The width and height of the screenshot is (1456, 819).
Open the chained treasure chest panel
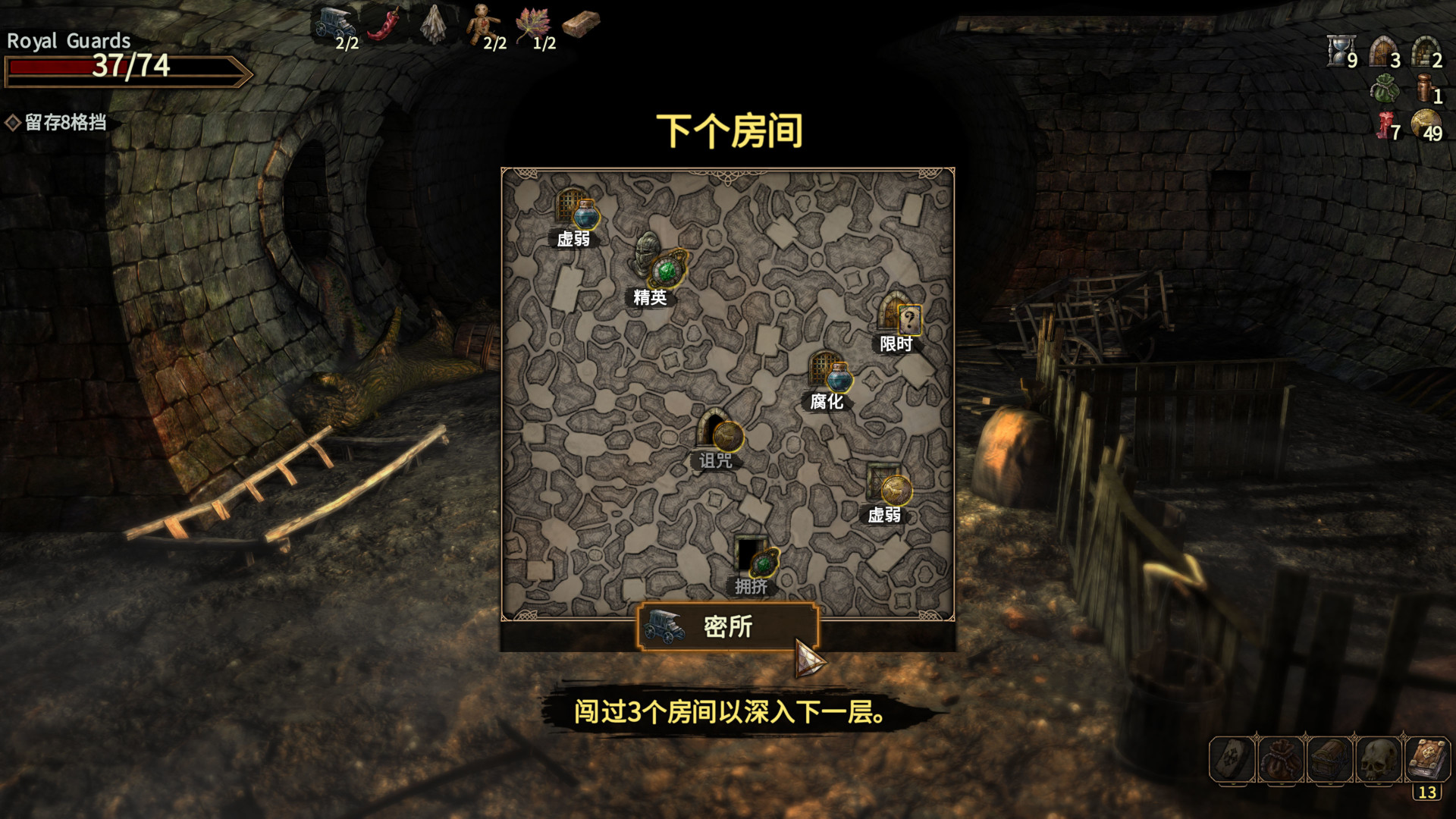[x=1329, y=759]
